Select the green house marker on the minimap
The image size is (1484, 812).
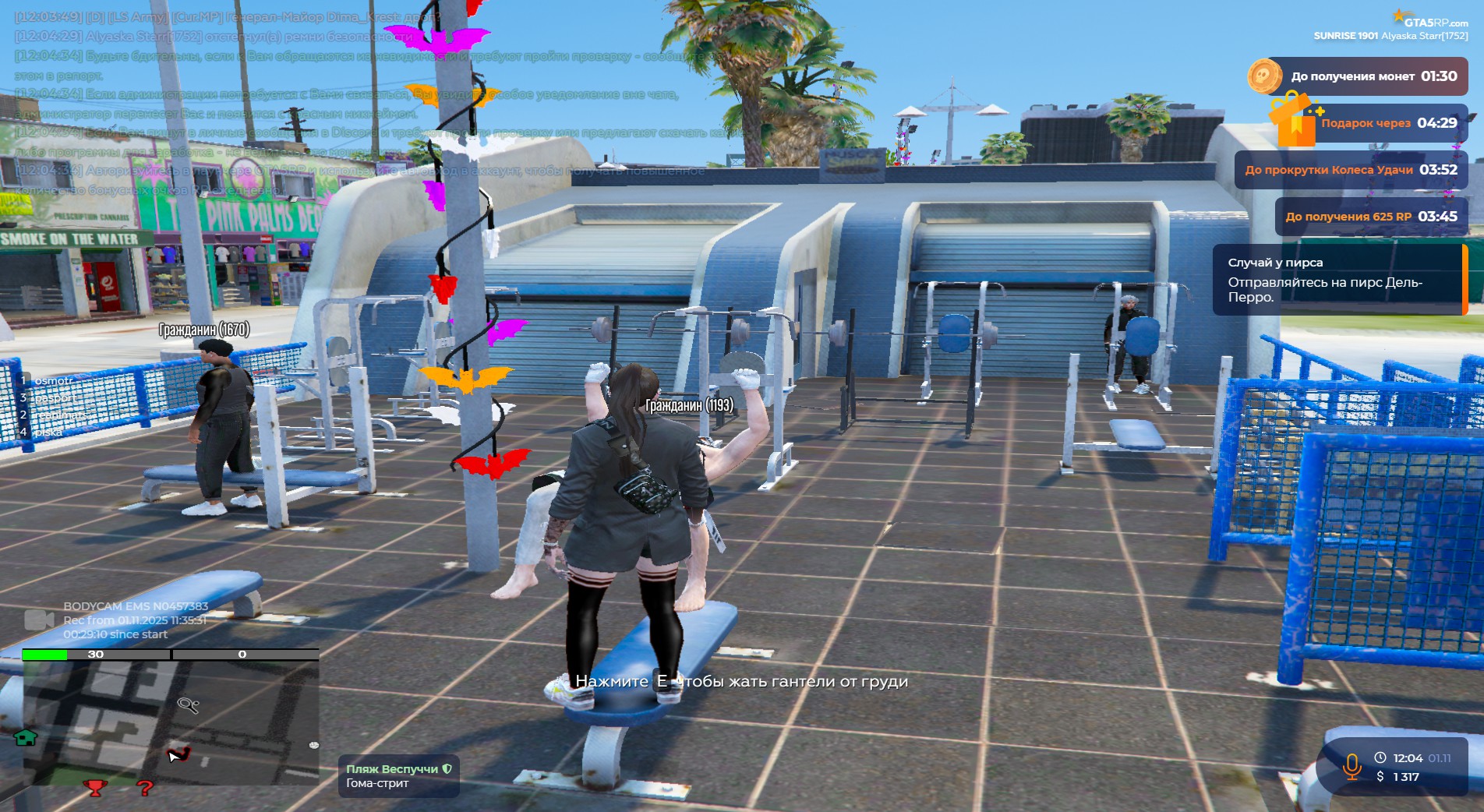click(x=26, y=737)
